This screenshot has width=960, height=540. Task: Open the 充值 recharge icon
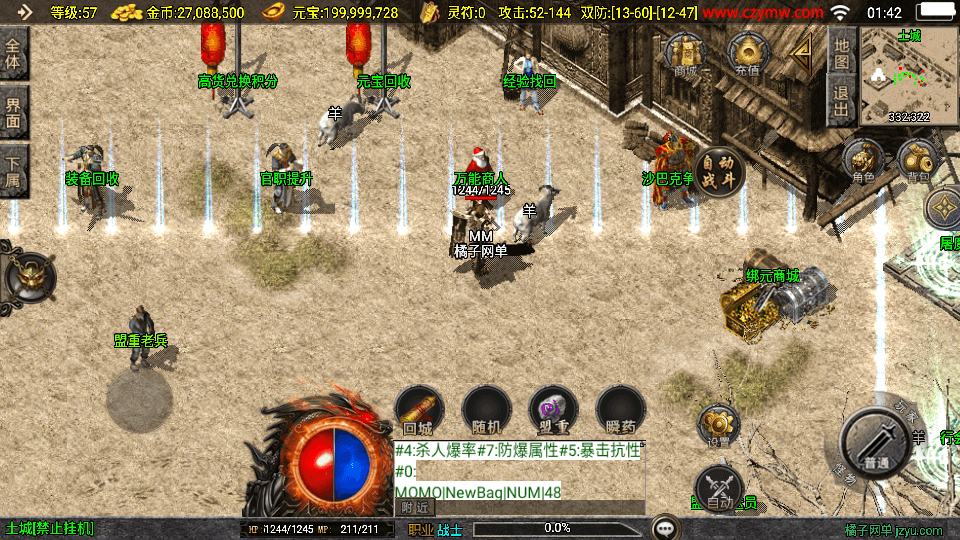[x=747, y=53]
